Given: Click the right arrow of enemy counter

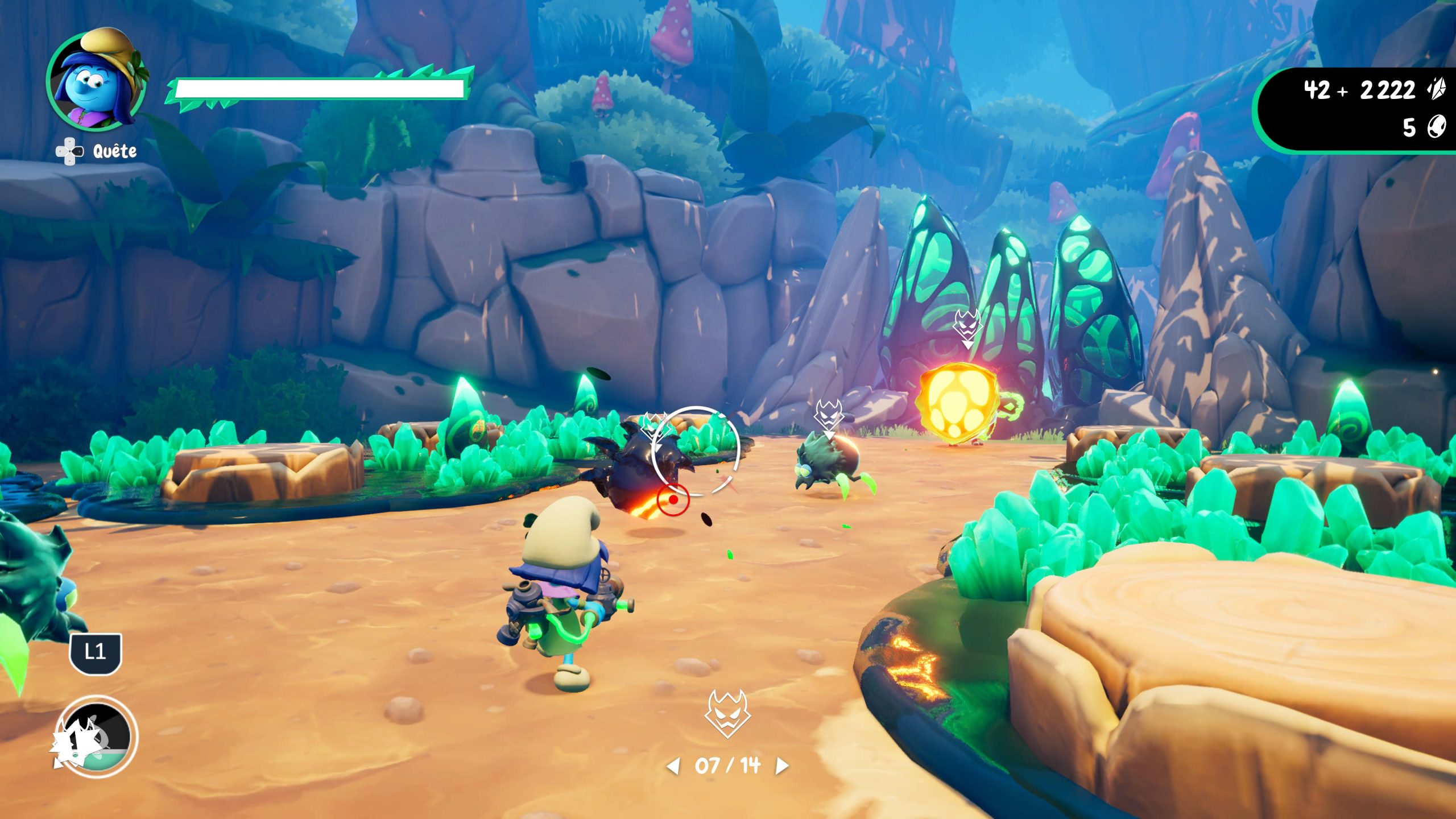Looking at the screenshot, I should [782, 766].
